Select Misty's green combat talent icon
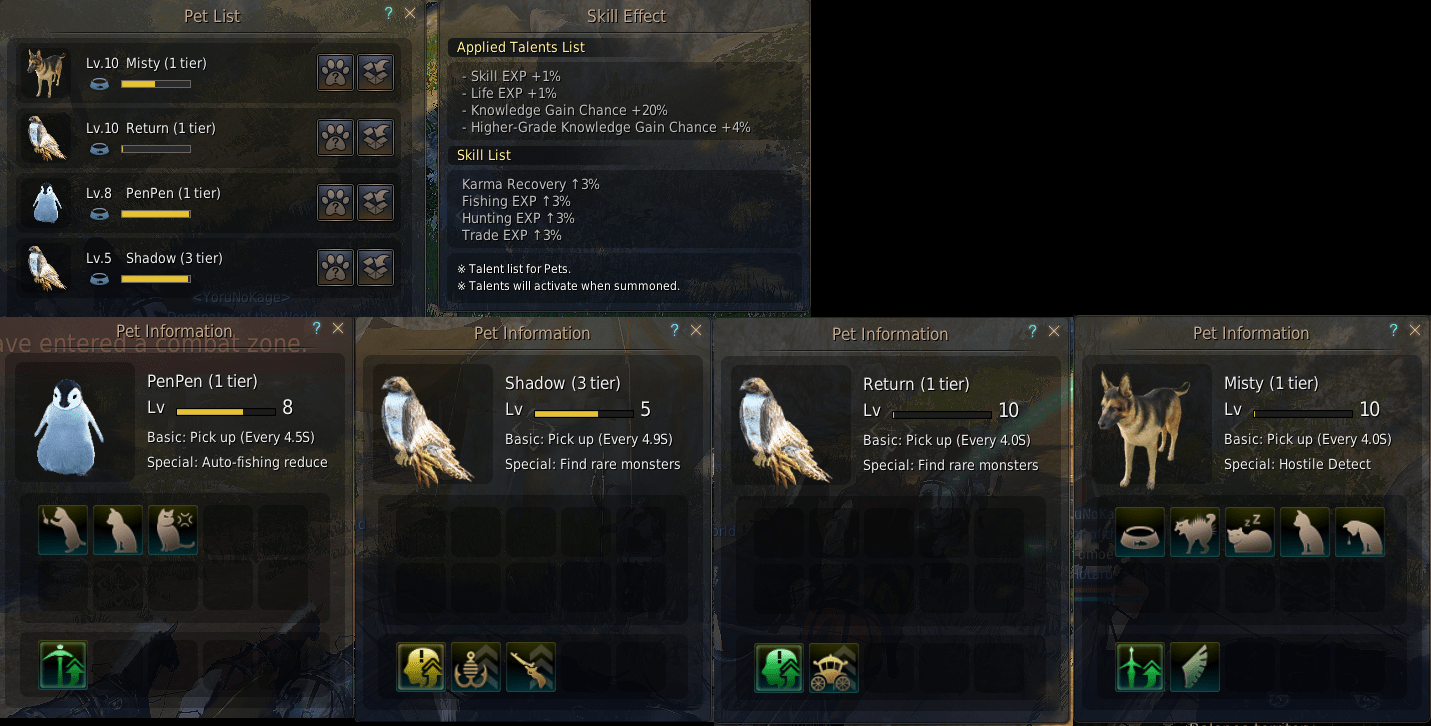The height and width of the screenshot is (726, 1431). tap(1139, 666)
